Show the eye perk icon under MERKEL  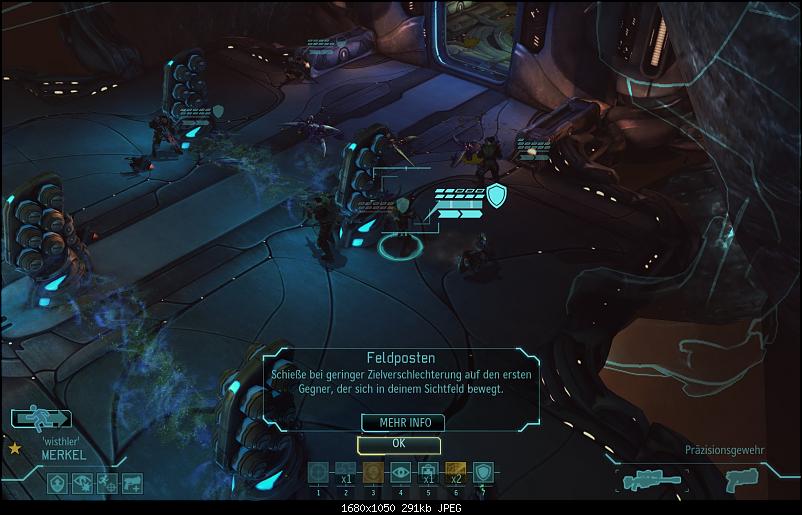click(84, 483)
